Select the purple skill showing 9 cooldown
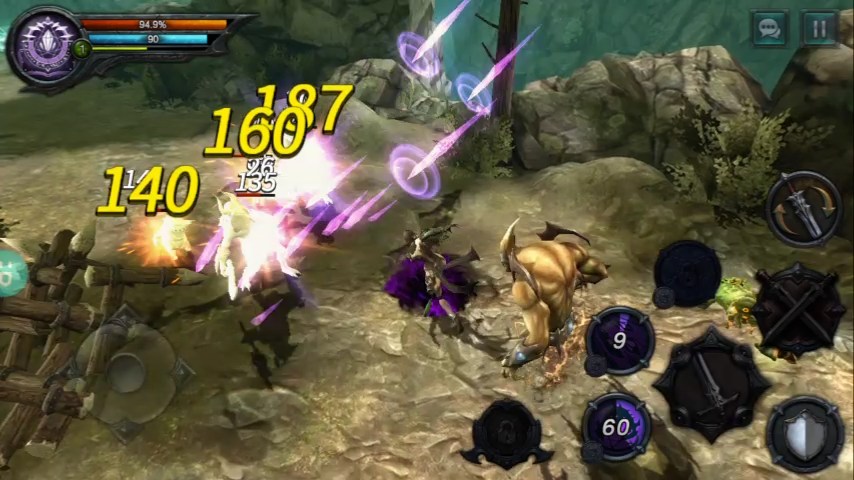Screen dimensions: 854x480 pyautogui.click(x=619, y=340)
